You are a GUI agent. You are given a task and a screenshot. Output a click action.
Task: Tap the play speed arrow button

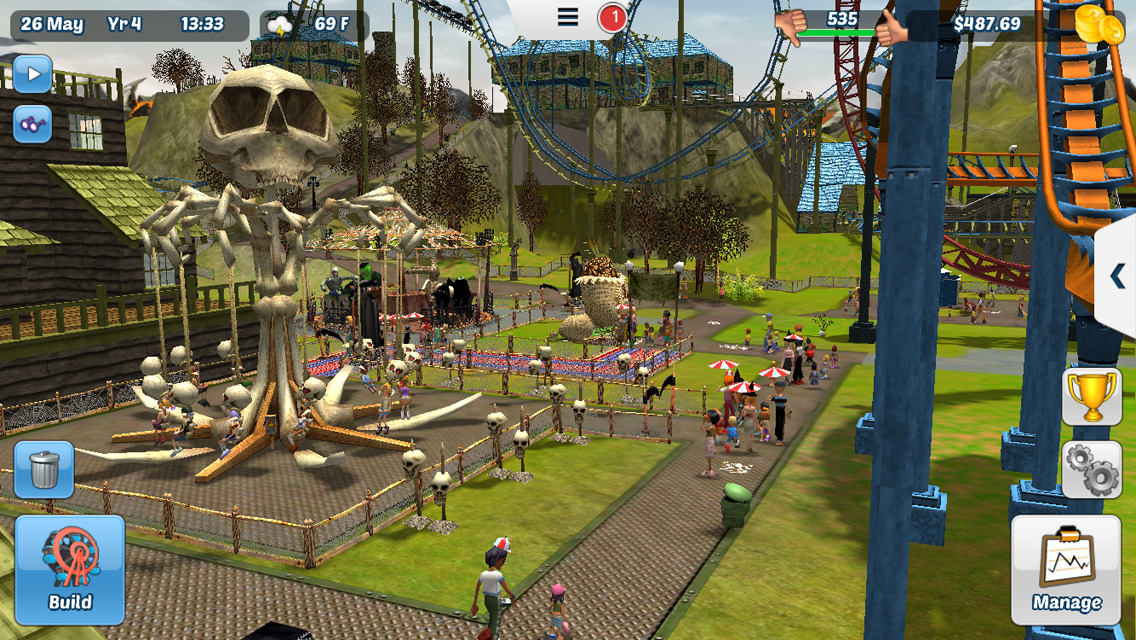tap(32, 74)
